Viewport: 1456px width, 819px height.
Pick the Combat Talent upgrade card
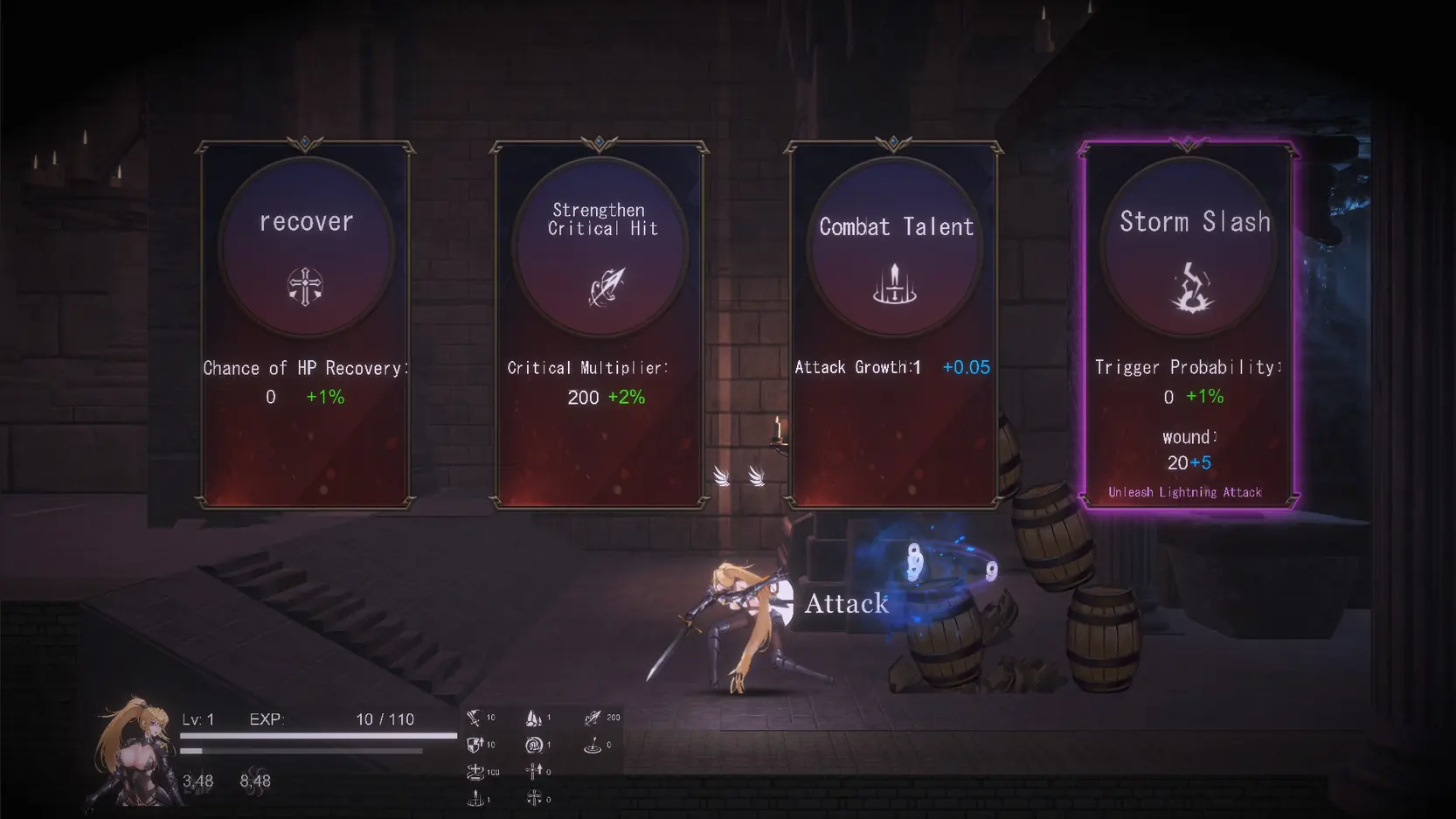893,323
